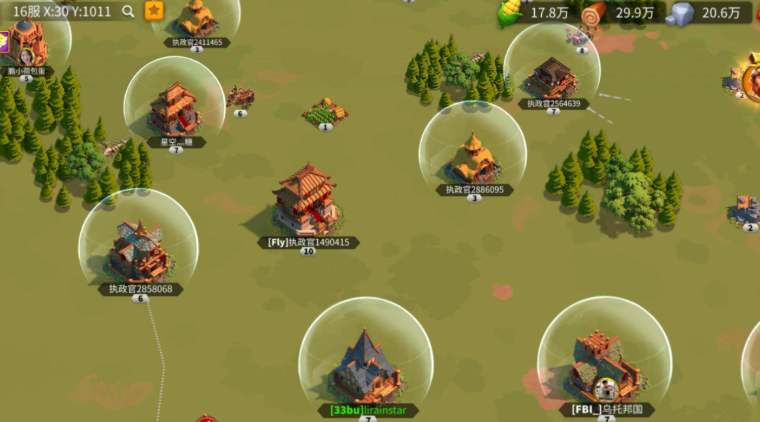Image resolution: width=760 pixels, height=422 pixels.
Task: Select the [33bu]lirainstar city name tag
Action: (x=367, y=410)
